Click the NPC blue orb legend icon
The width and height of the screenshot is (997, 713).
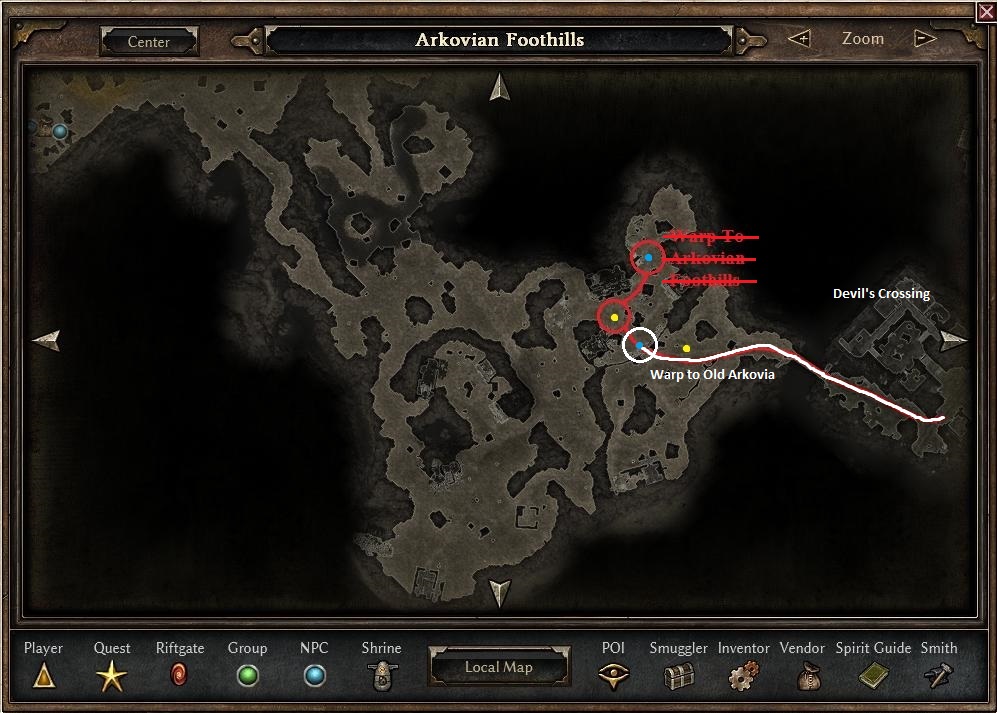pos(314,676)
